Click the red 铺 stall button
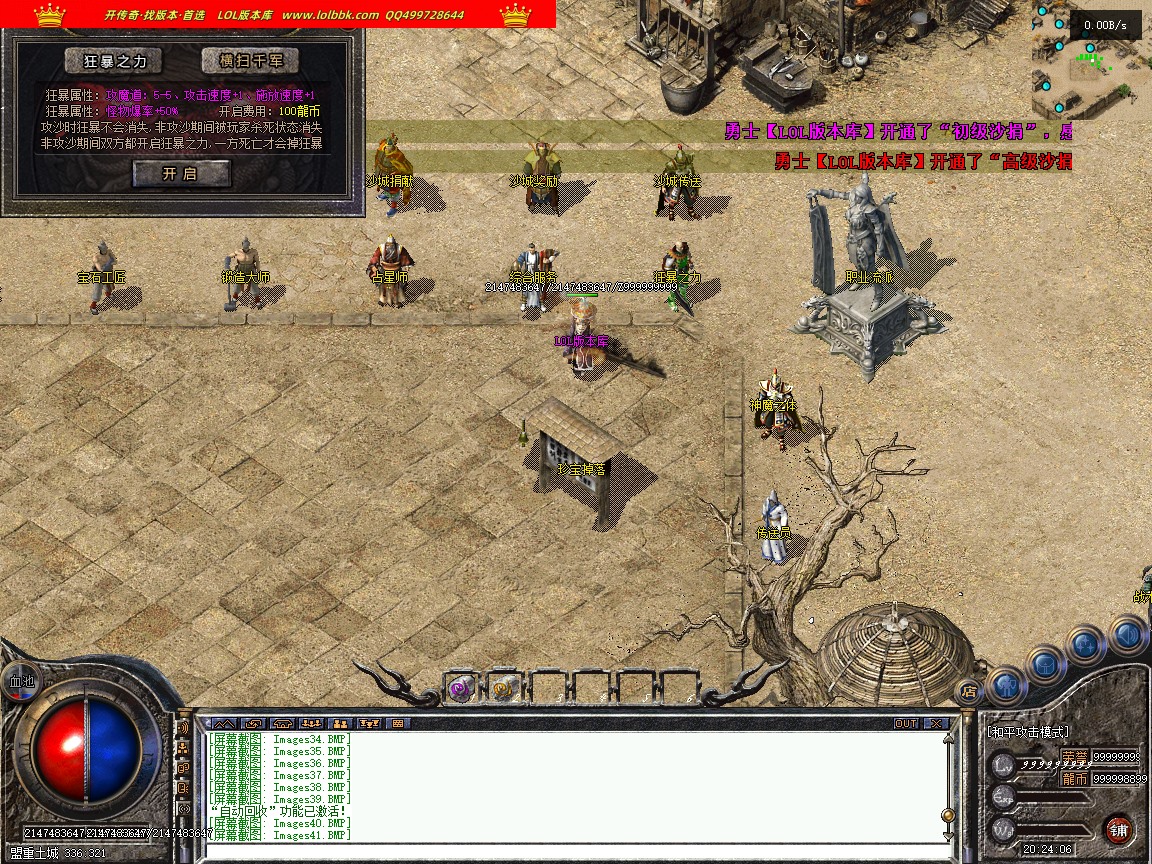Image resolution: width=1152 pixels, height=864 pixels. (x=1118, y=828)
